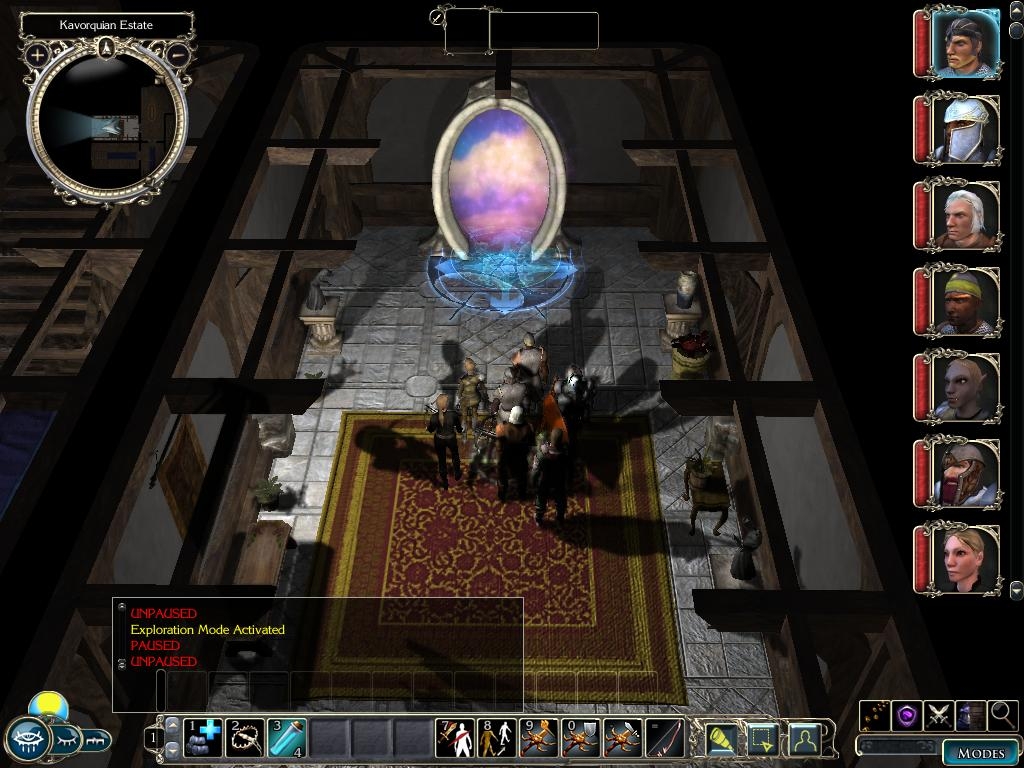Select the top party member portrait

(964, 44)
